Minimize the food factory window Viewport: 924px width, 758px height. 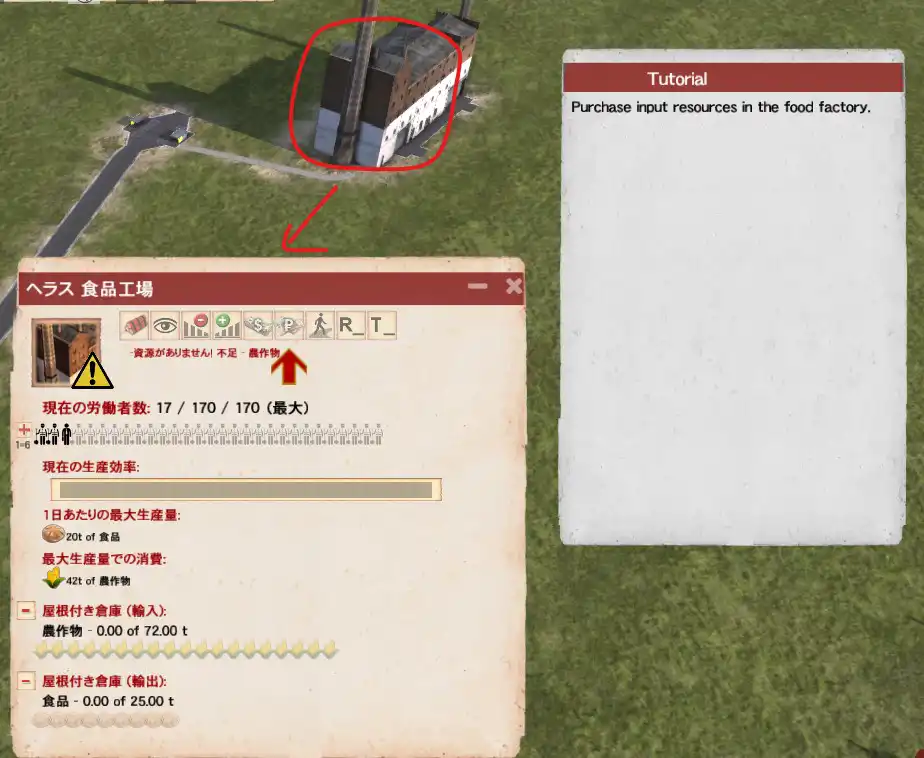coord(478,287)
